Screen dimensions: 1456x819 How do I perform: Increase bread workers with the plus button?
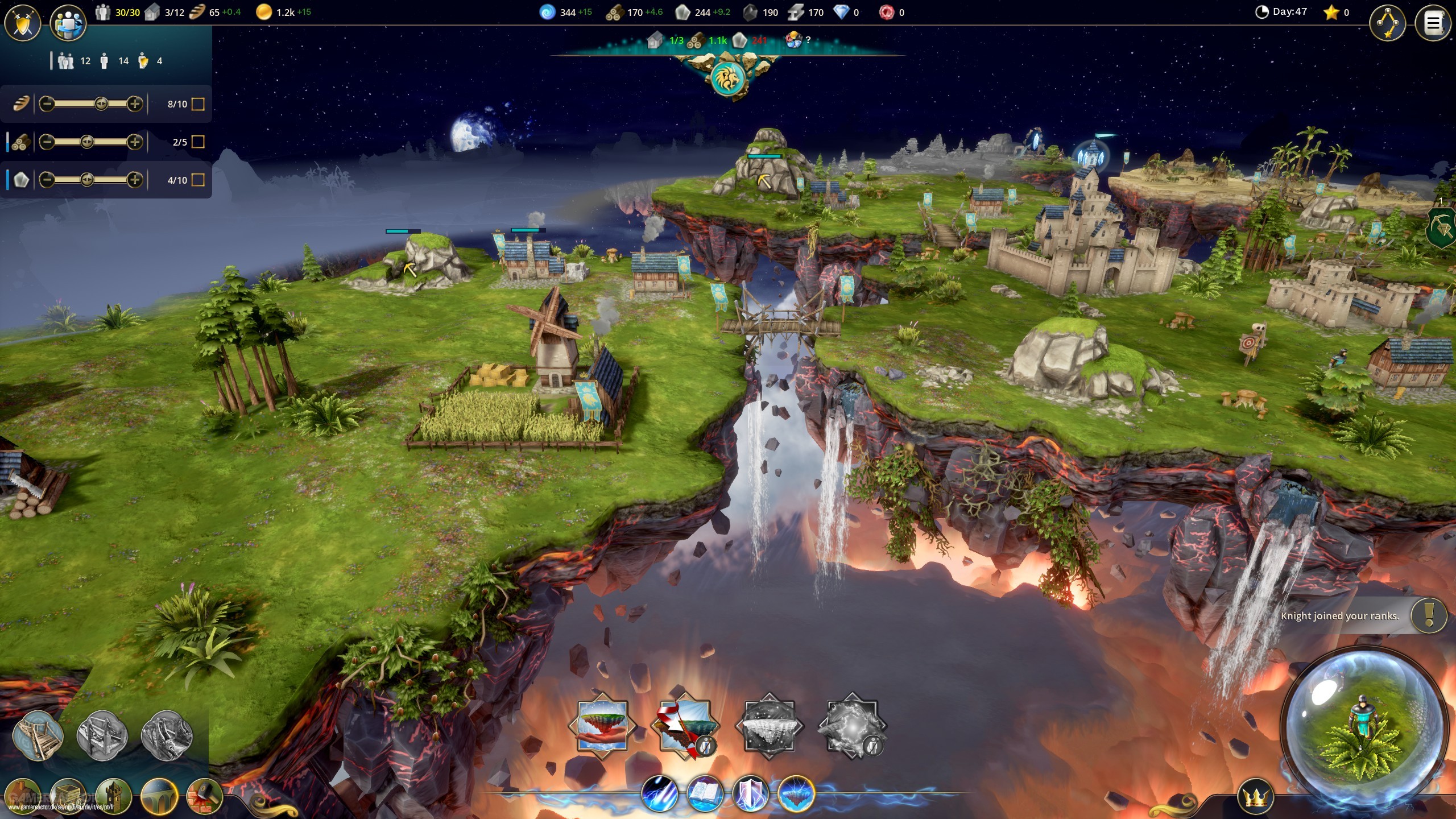click(x=135, y=104)
